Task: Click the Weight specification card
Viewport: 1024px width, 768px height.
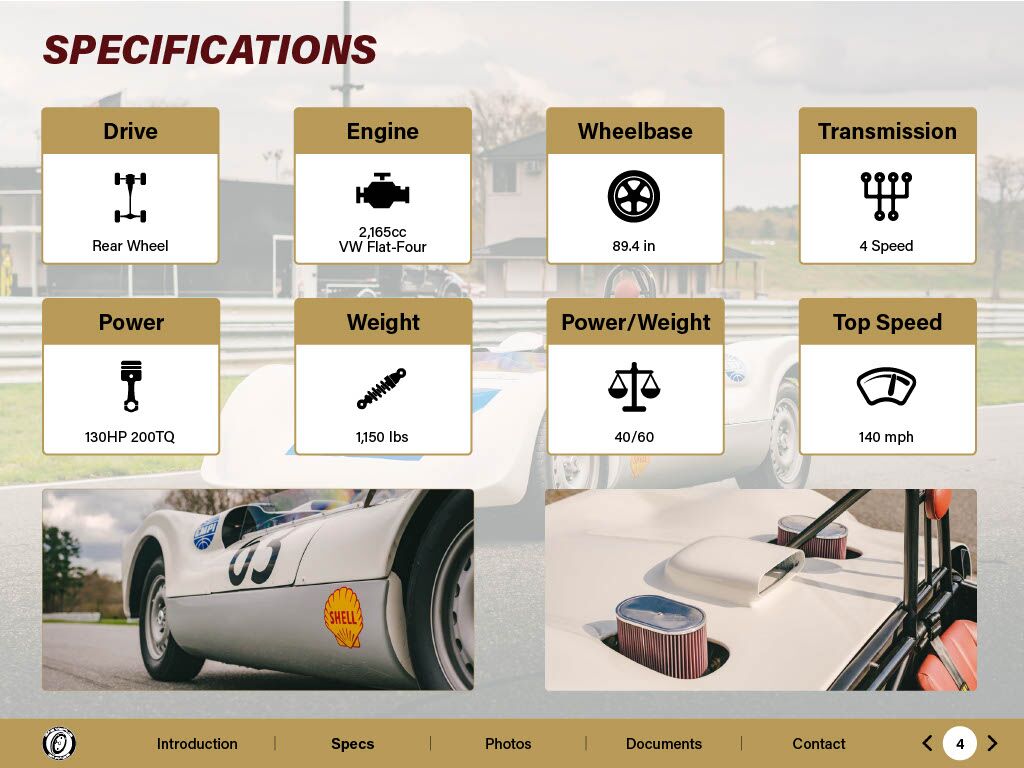Action: click(x=382, y=377)
